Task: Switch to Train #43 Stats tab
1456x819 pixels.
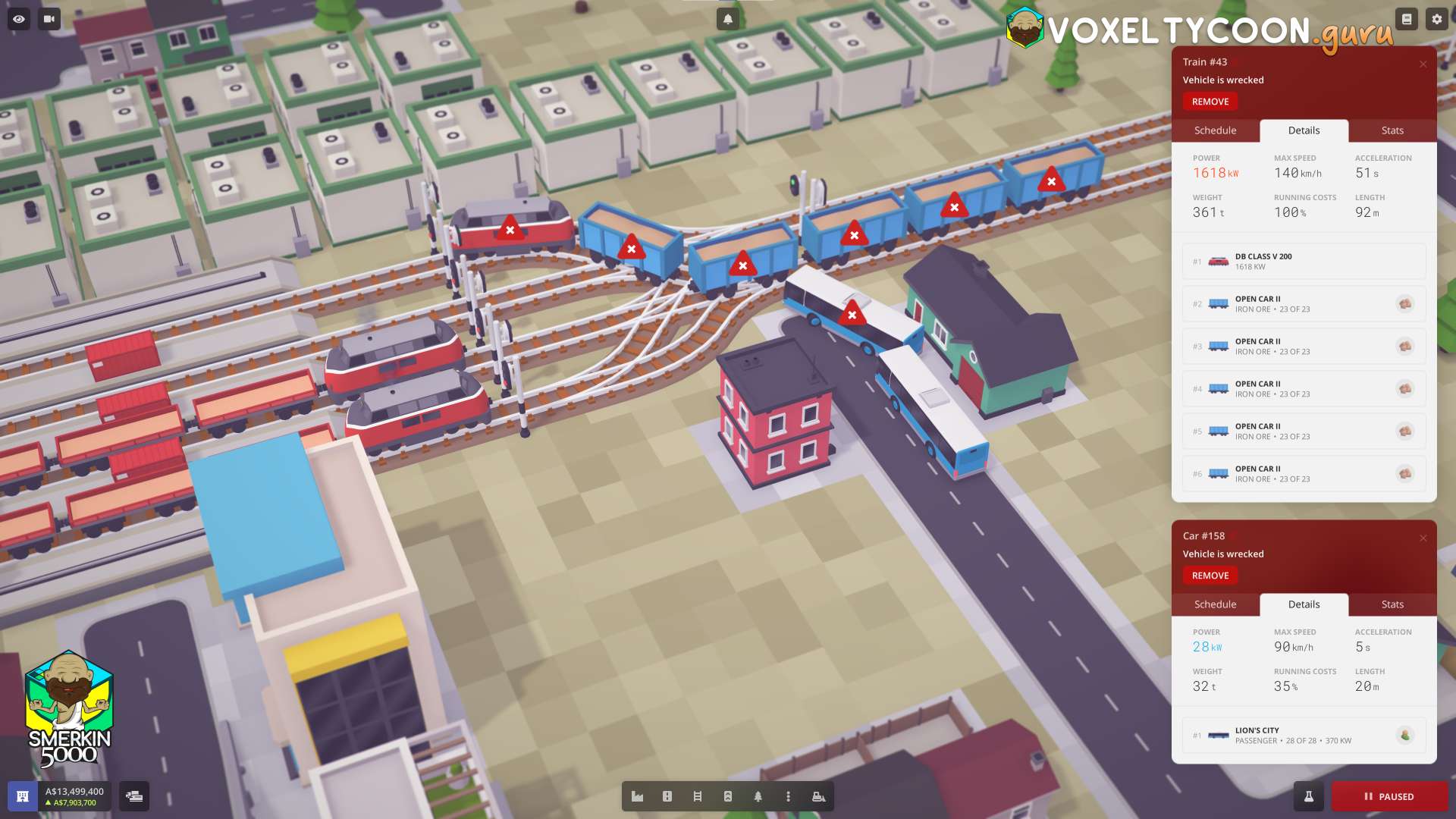Action: click(1392, 130)
